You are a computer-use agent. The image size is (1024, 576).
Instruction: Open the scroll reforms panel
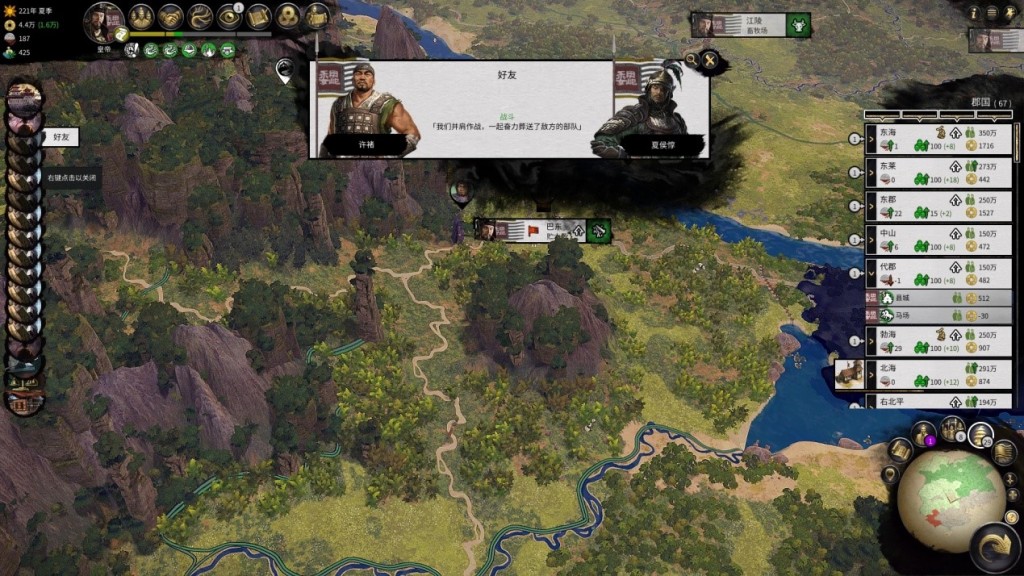tap(258, 16)
